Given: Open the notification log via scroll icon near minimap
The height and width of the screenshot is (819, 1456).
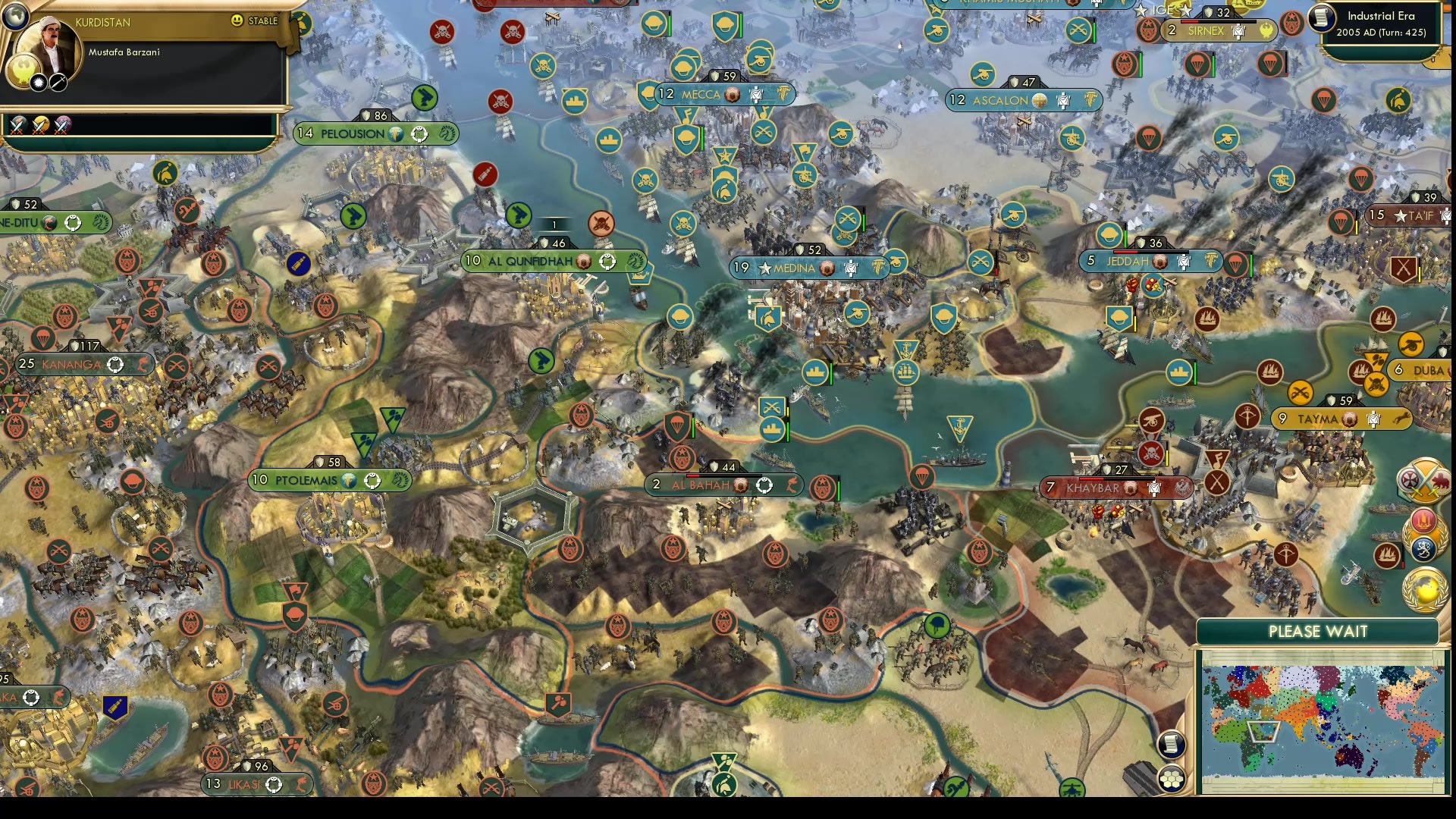Looking at the screenshot, I should point(1171,745).
